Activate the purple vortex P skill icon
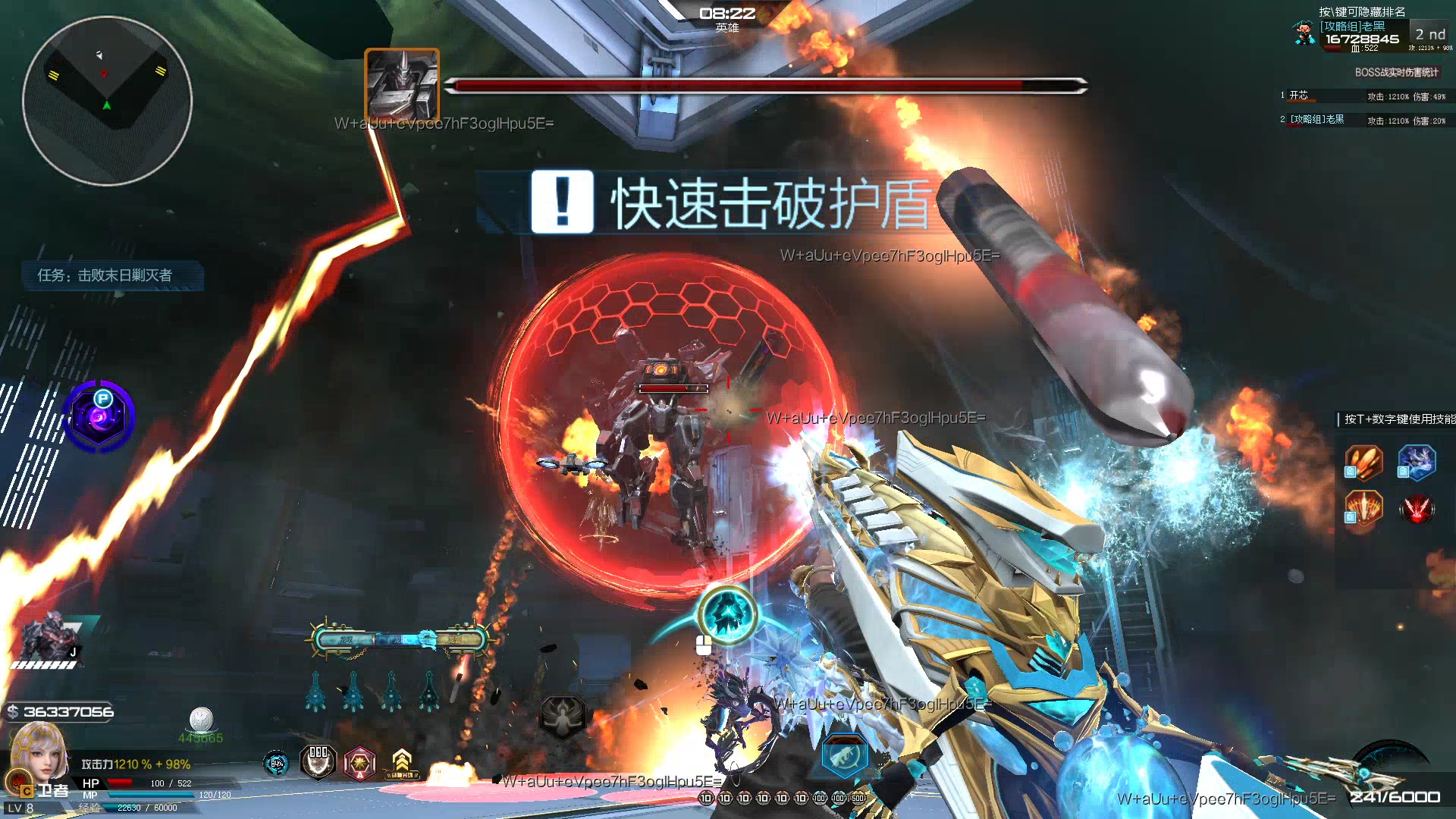The image size is (1456, 819). click(100, 416)
